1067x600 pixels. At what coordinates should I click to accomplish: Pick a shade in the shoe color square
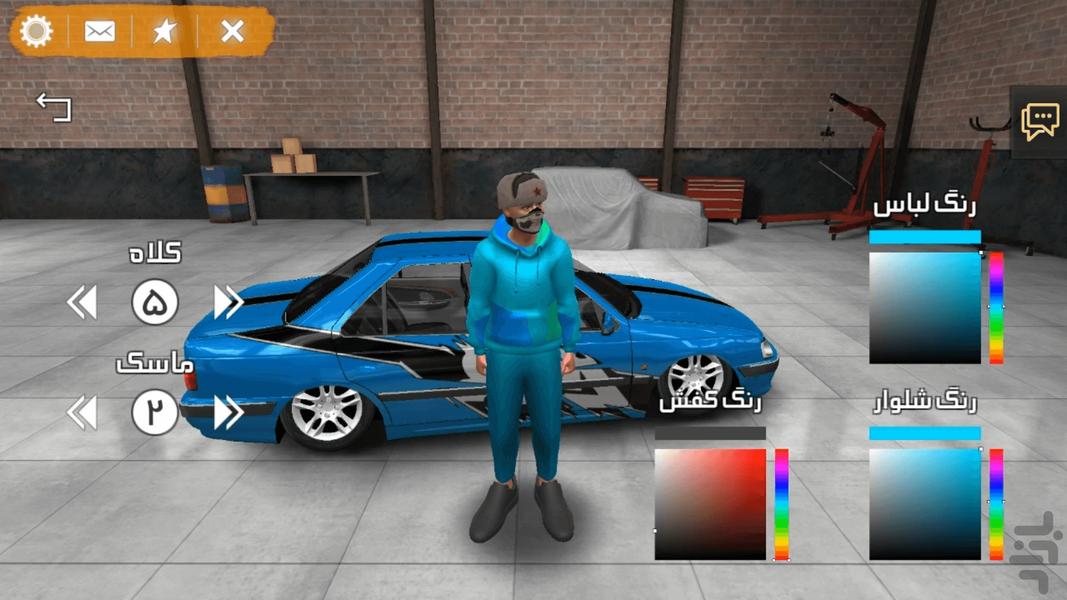[x=710, y=504]
